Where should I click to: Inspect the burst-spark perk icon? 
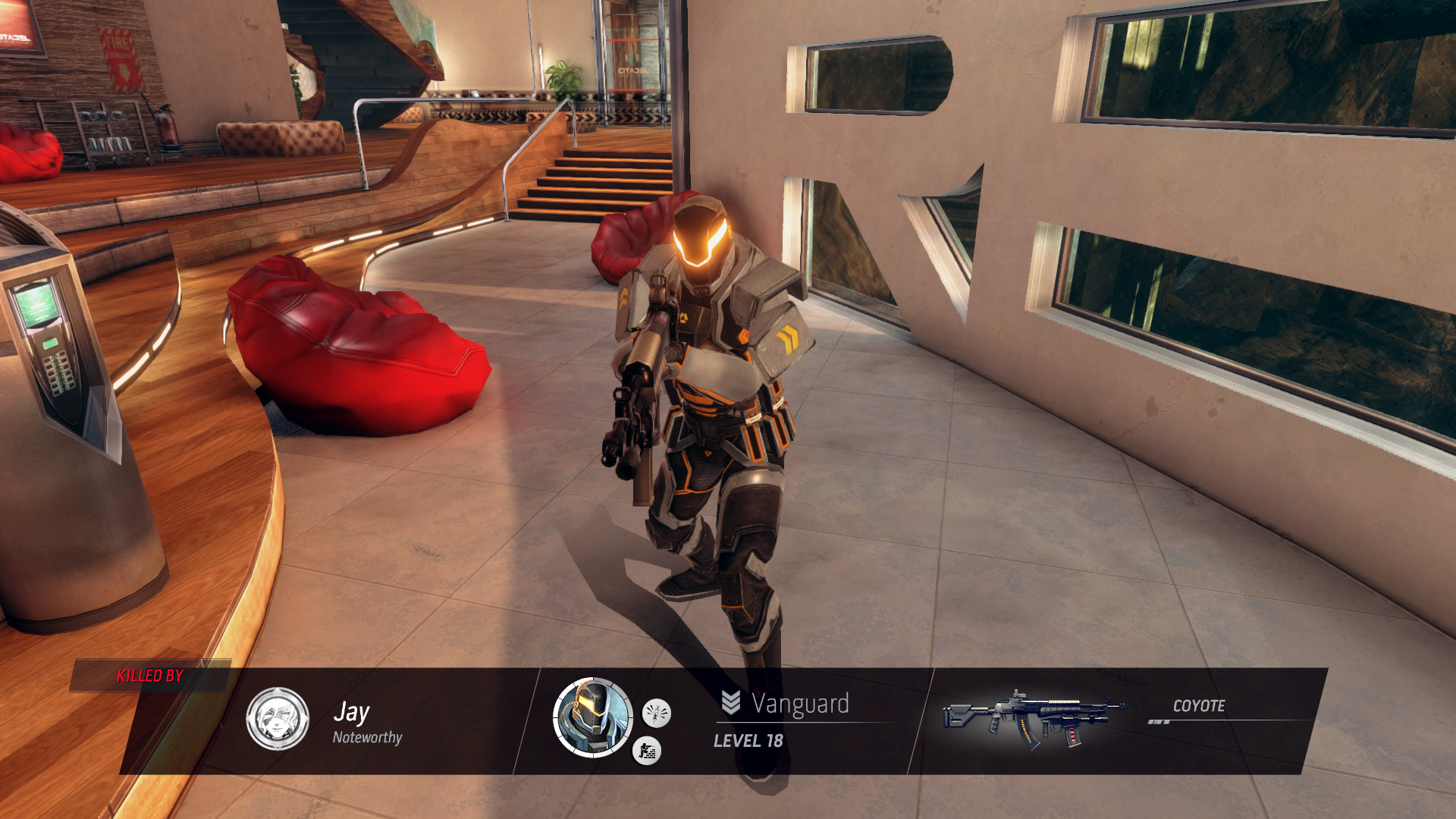656,713
